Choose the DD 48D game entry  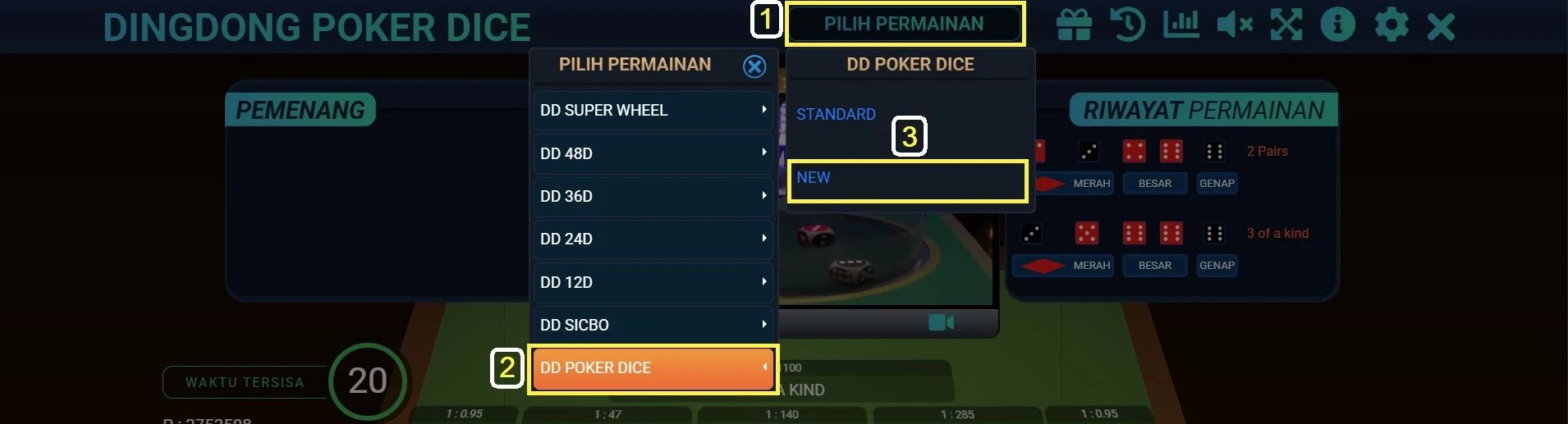click(x=653, y=153)
